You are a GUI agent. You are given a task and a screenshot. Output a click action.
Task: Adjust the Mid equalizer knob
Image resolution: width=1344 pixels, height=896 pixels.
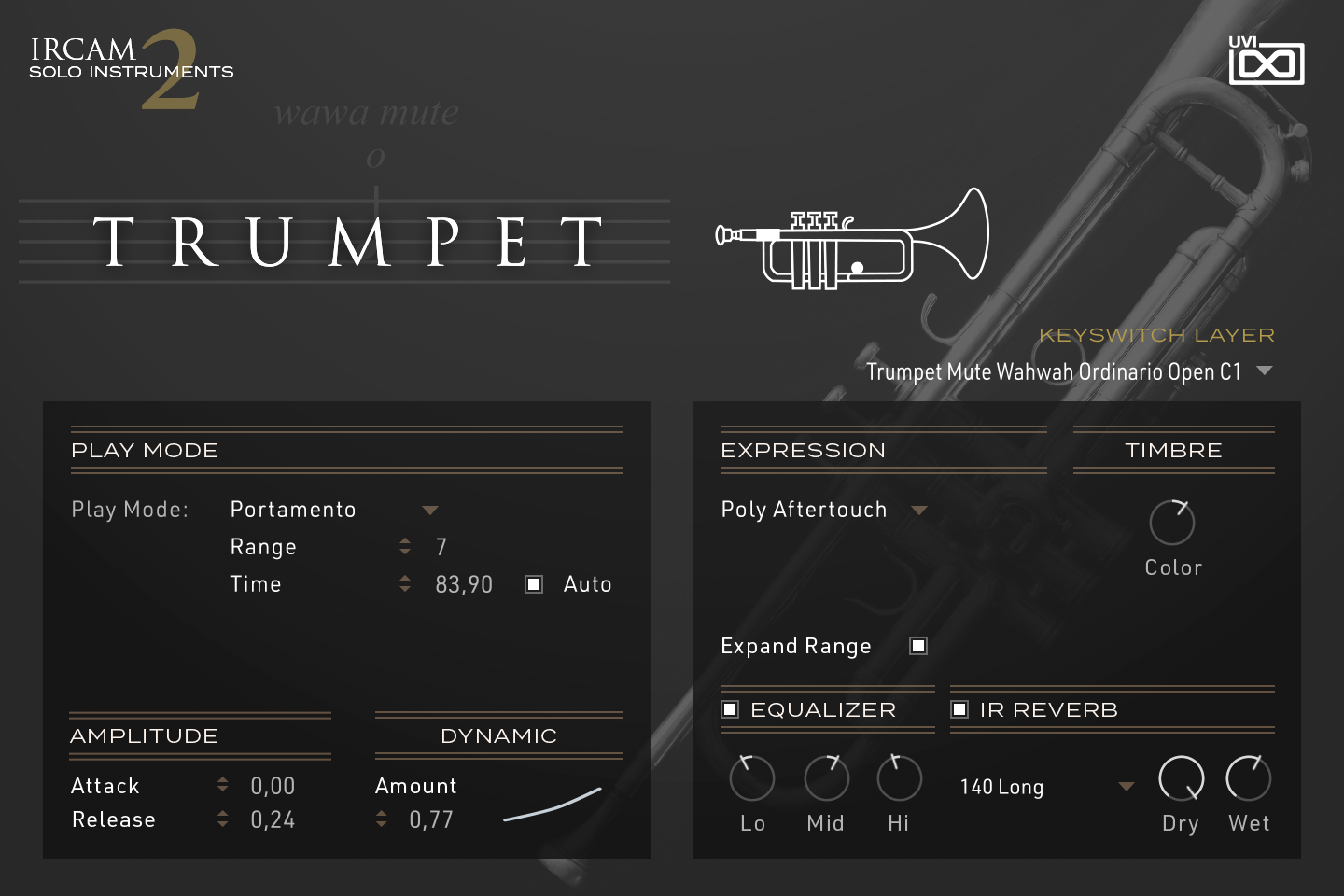click(x=825, y=778)
